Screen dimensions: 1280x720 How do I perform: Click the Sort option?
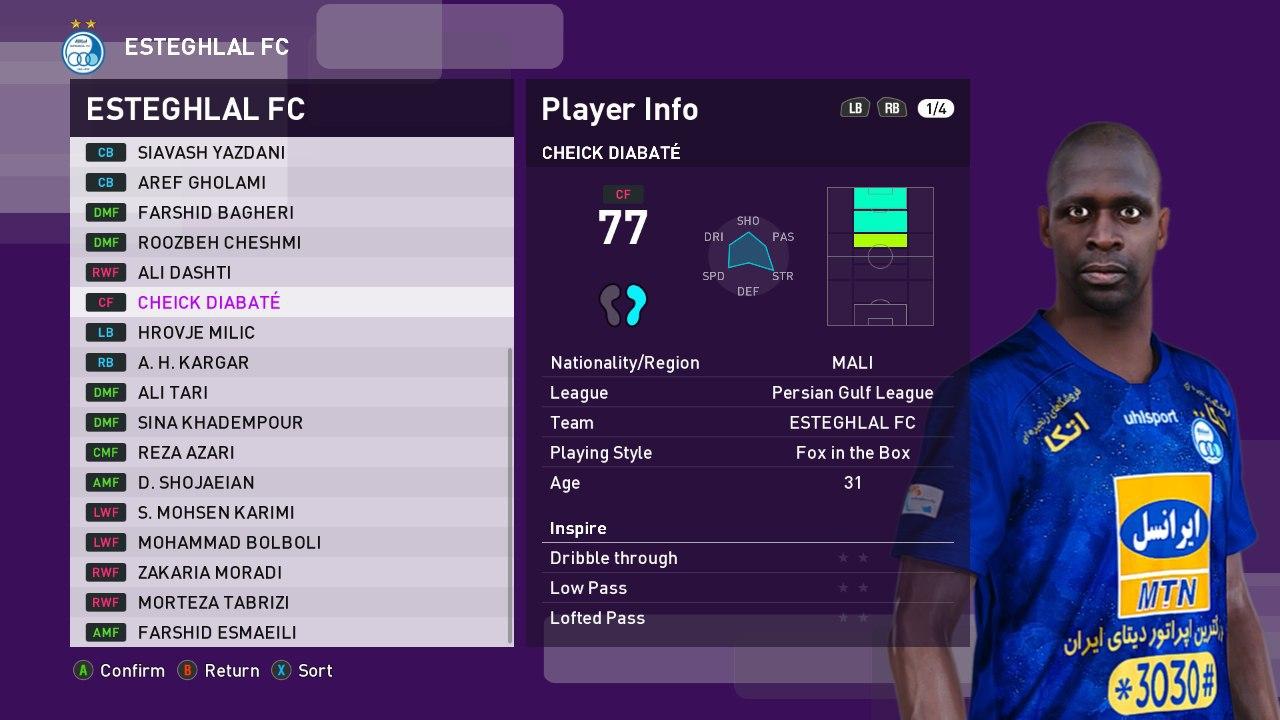(303, 671)
